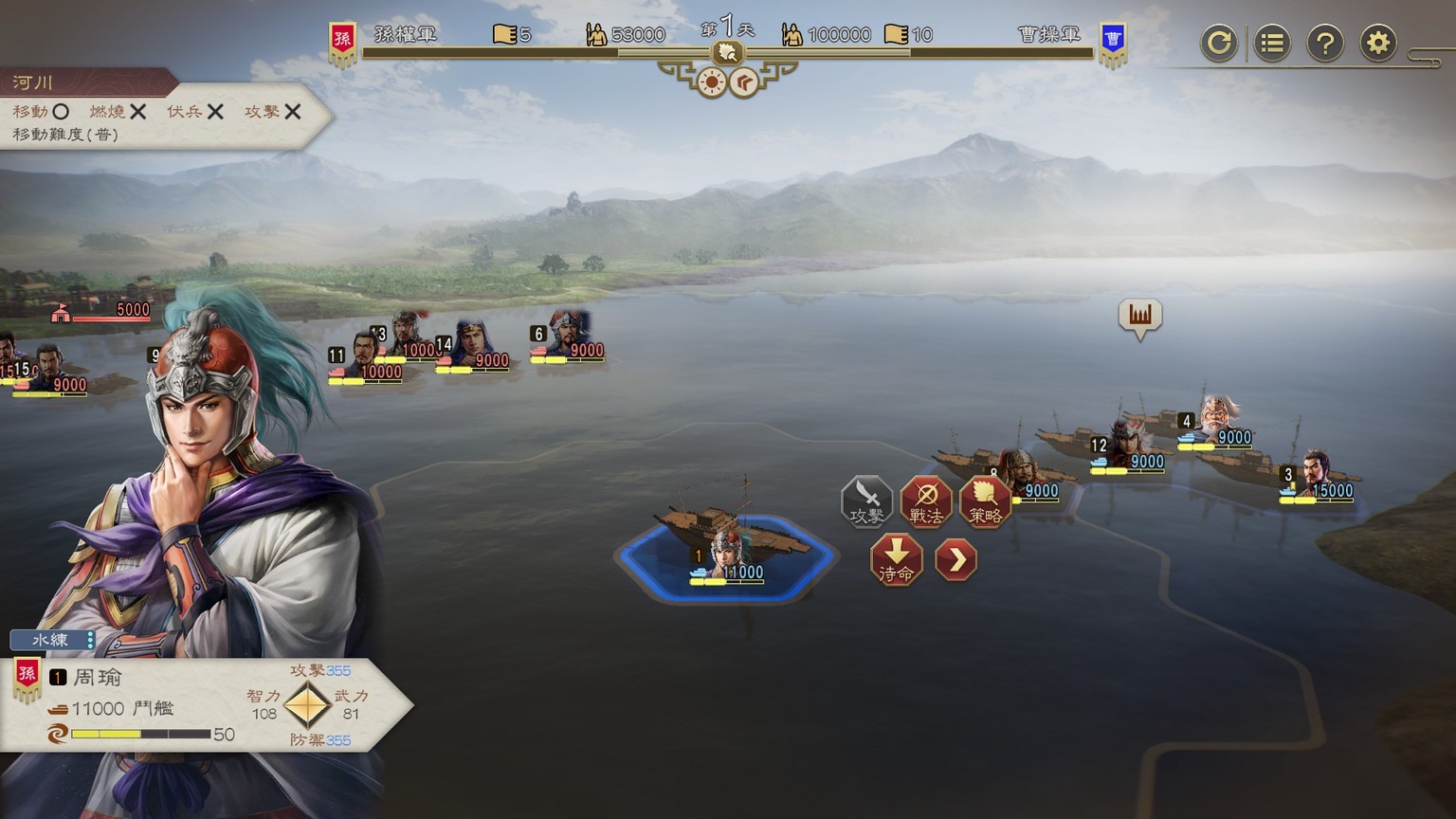This screenshot has width=1456, height=819.
Task: Select the 策略 strategy command
Action: [985, 500]
